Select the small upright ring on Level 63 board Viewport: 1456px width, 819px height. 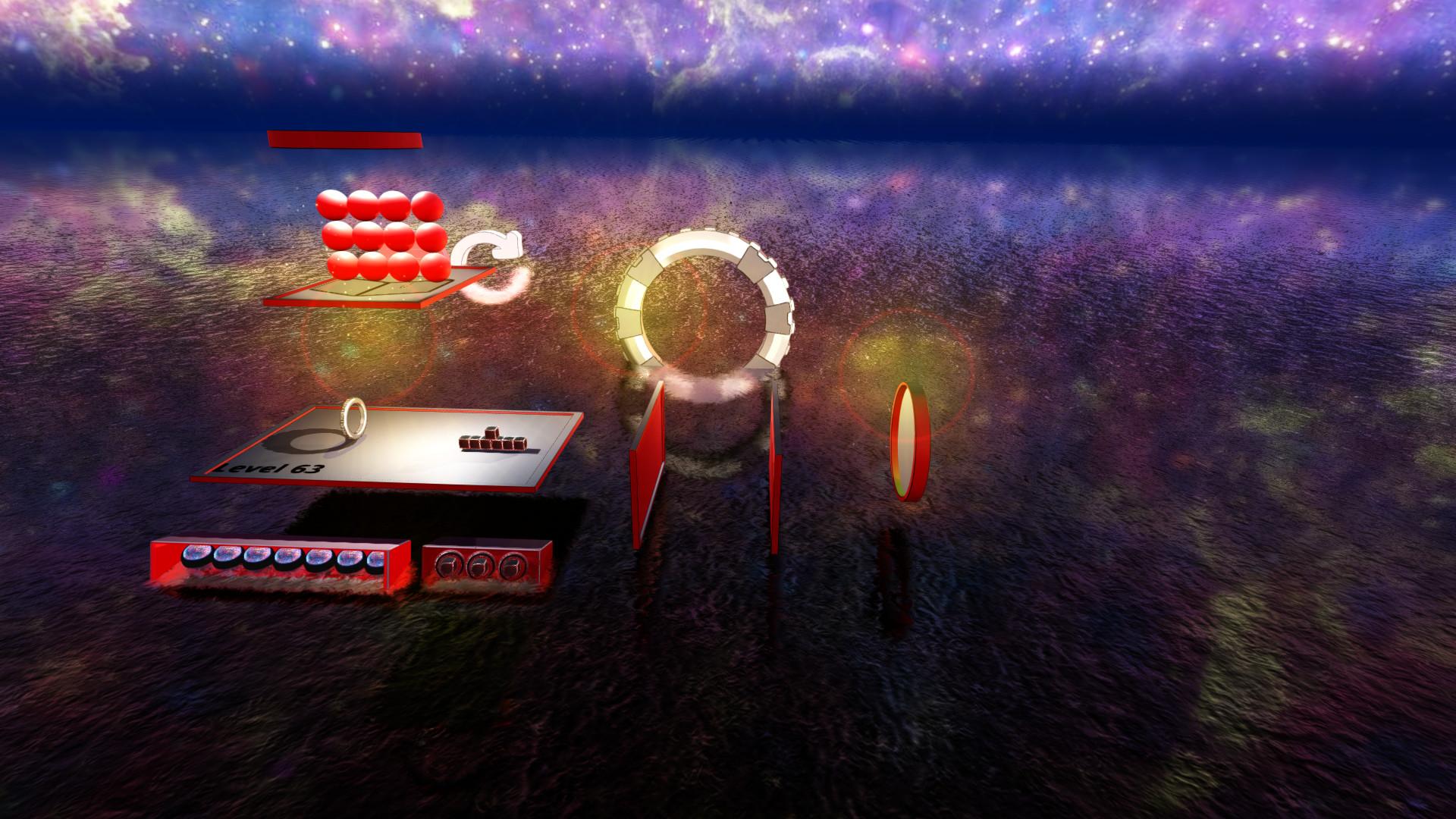[x=355, y=418]
